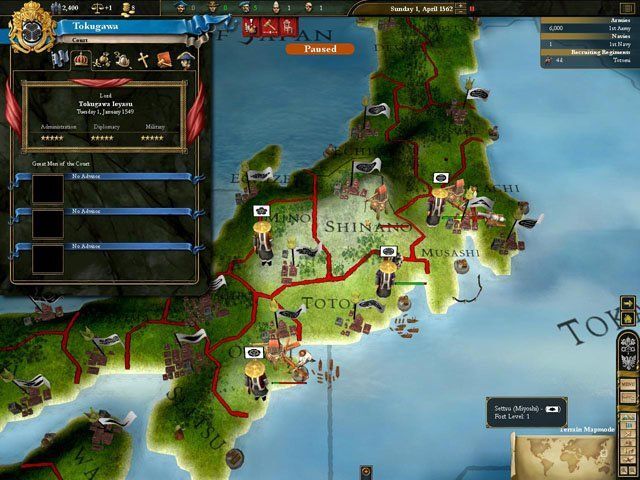Open the economy tab with money bags

tap(101, 60)
